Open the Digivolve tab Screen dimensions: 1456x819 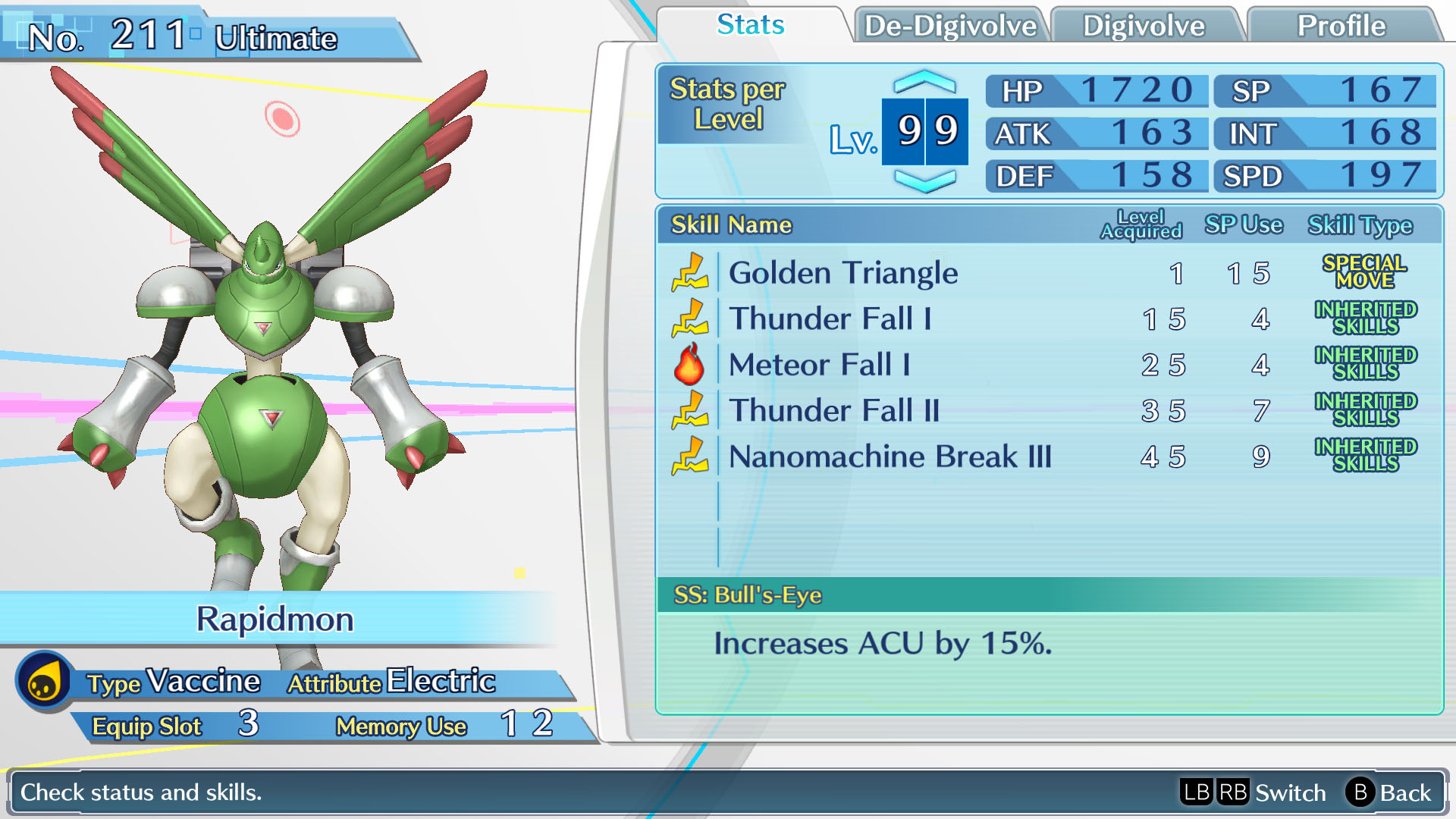click(1145, 26)
